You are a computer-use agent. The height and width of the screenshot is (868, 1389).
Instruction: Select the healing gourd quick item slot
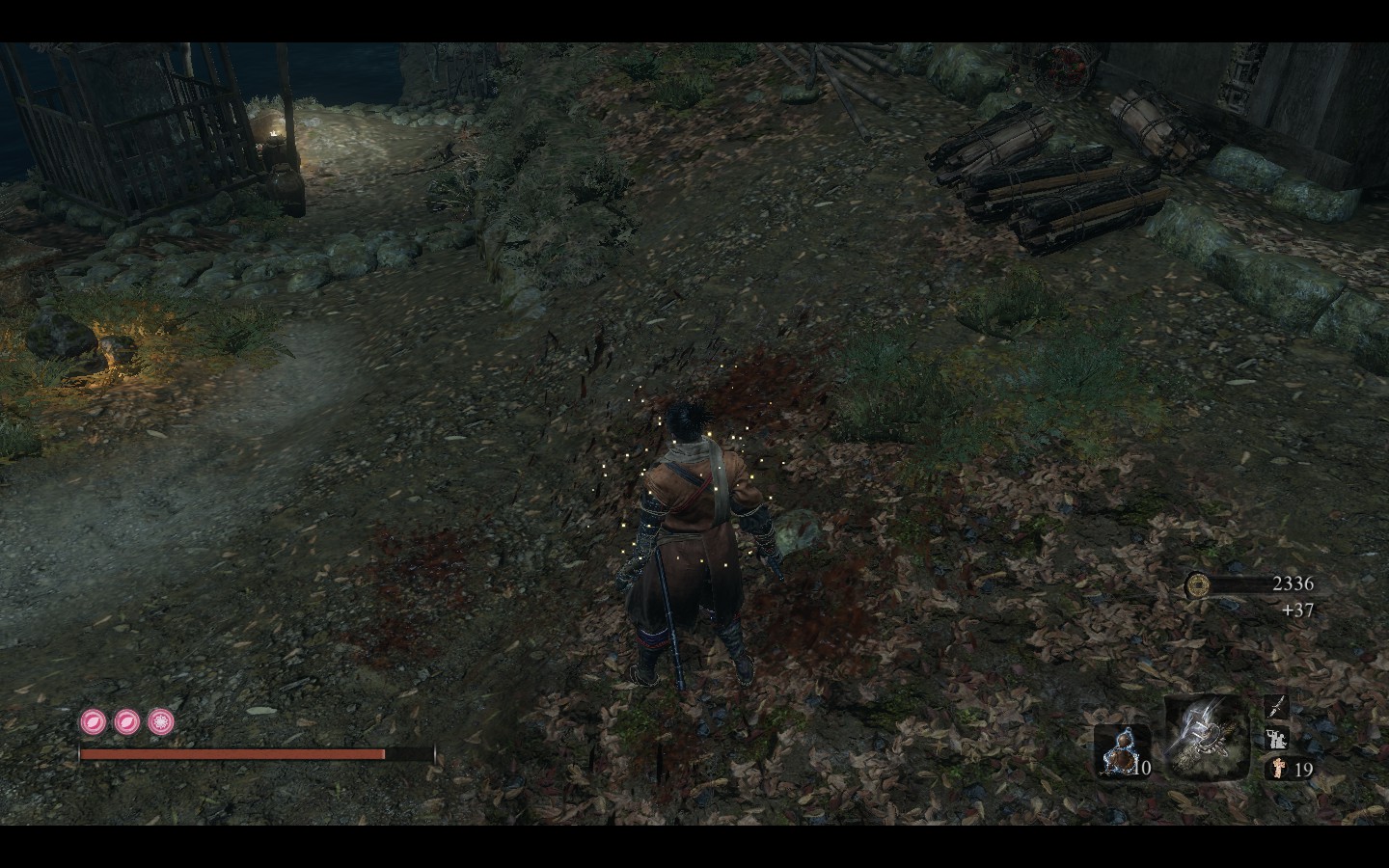click(x=1122, y=751)
